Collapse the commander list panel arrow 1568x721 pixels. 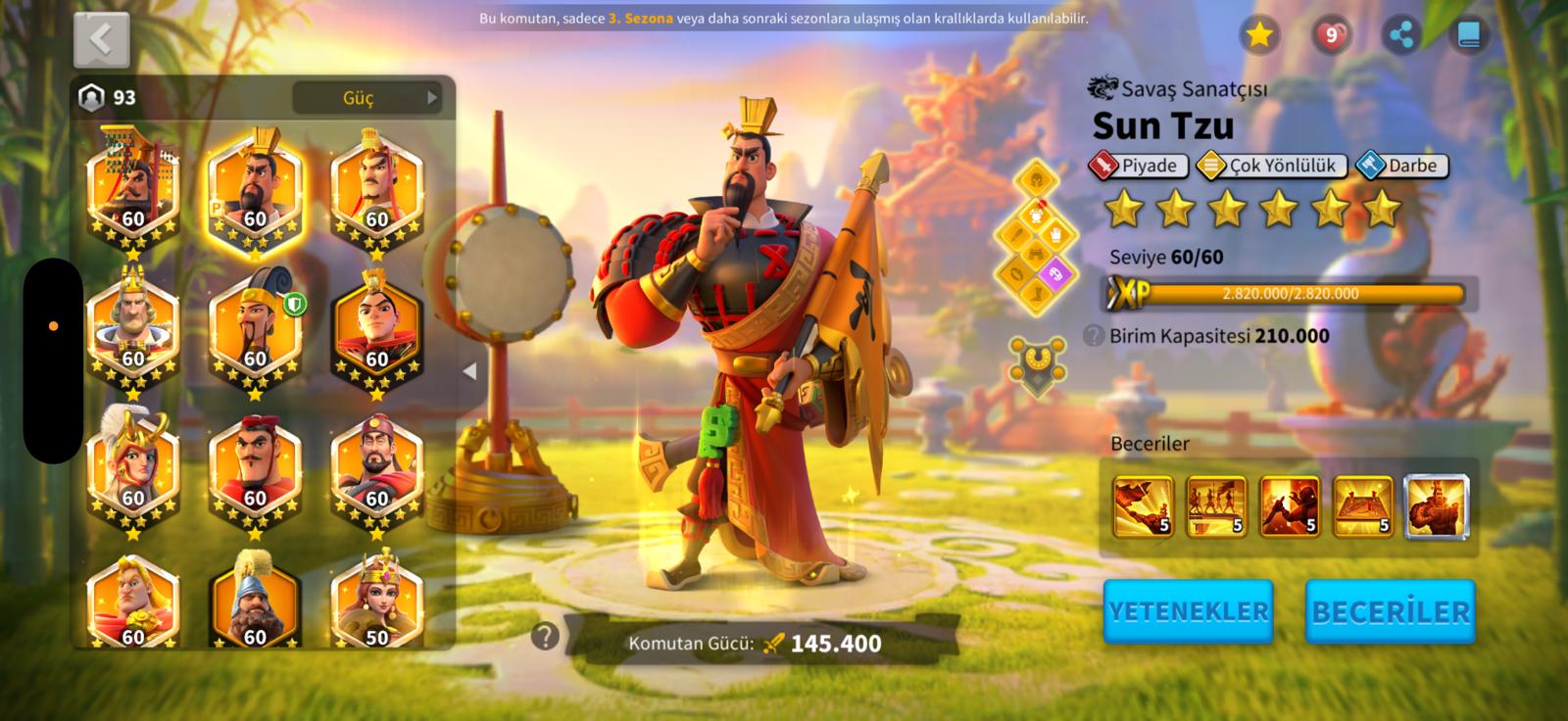tap(469, 371)
